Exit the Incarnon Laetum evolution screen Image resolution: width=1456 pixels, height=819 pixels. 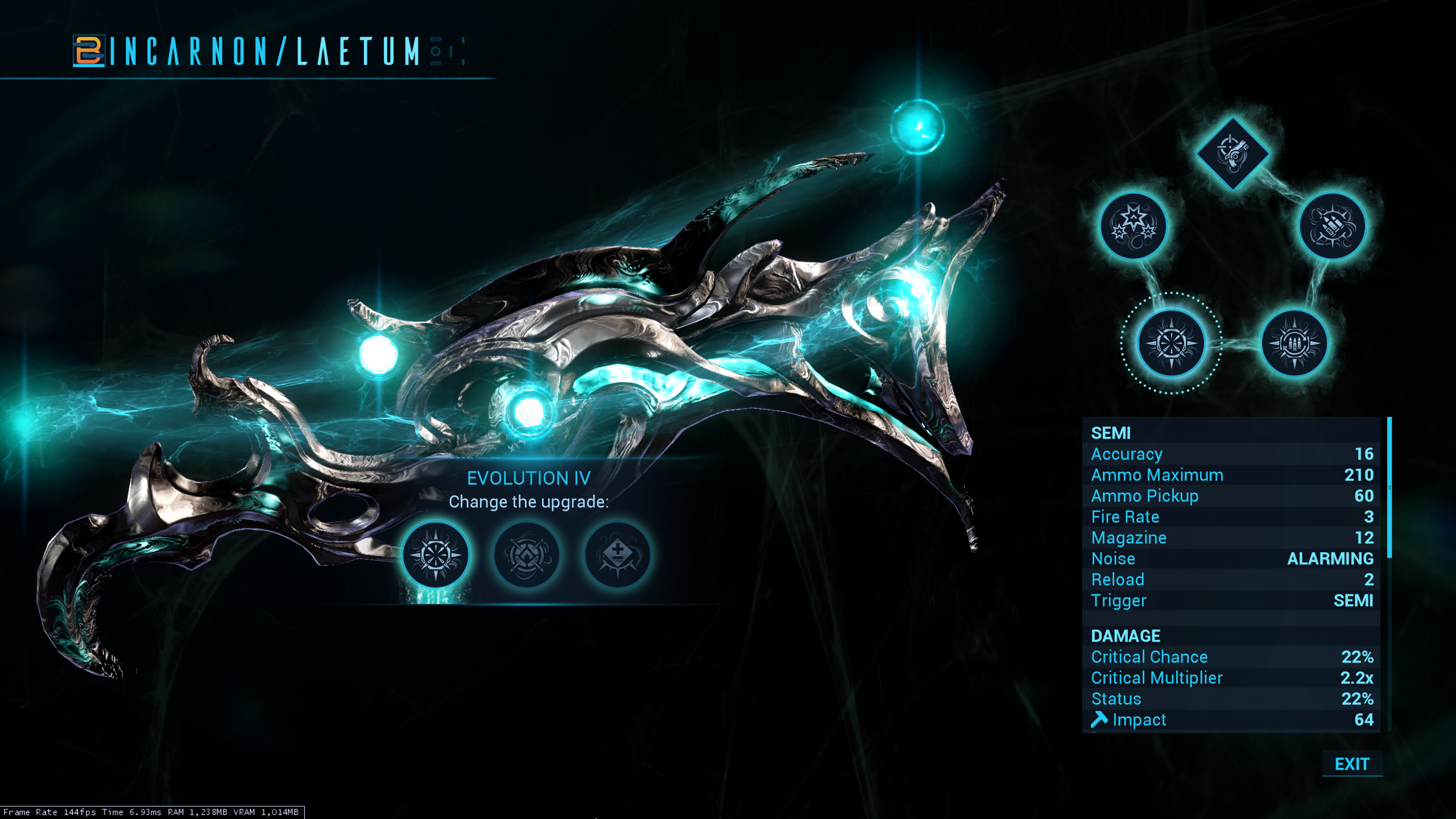[1351, 764]
